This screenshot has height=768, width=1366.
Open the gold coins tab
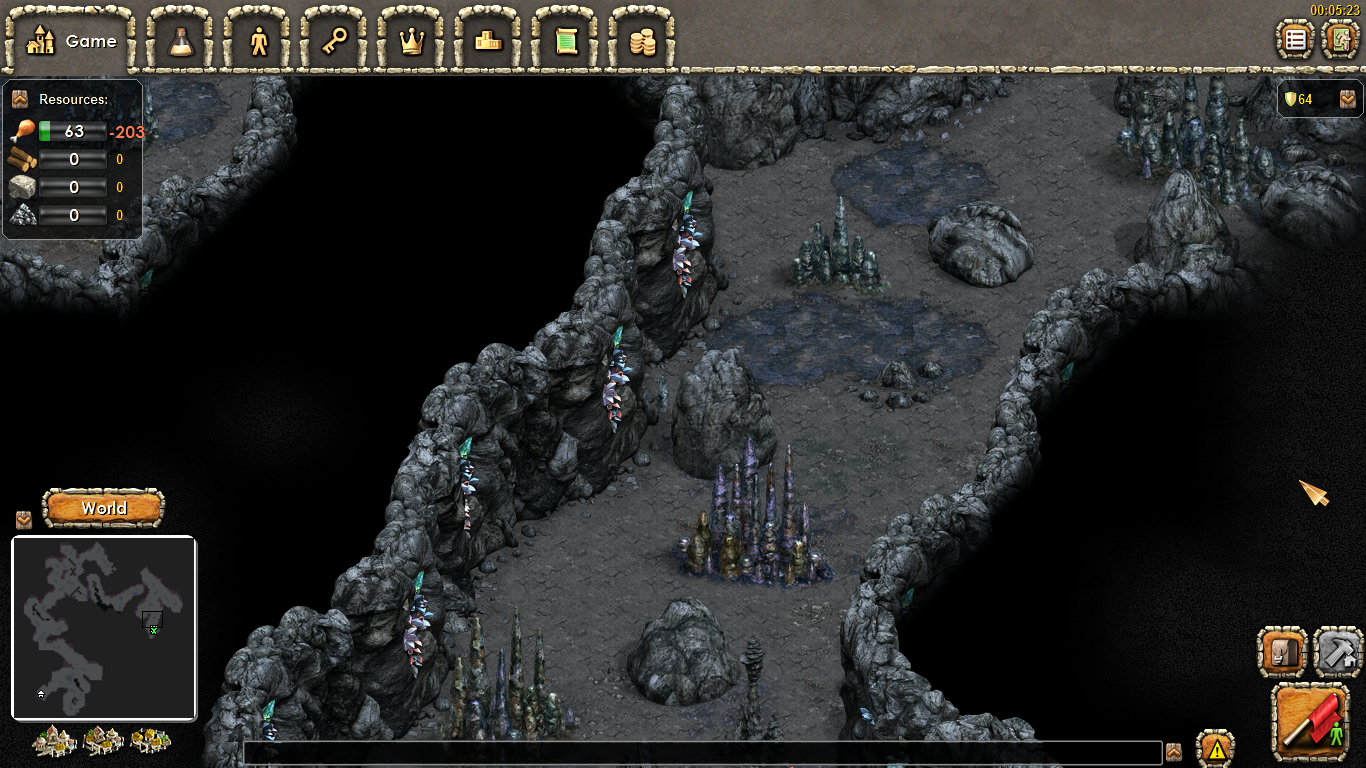click(642, 41)
